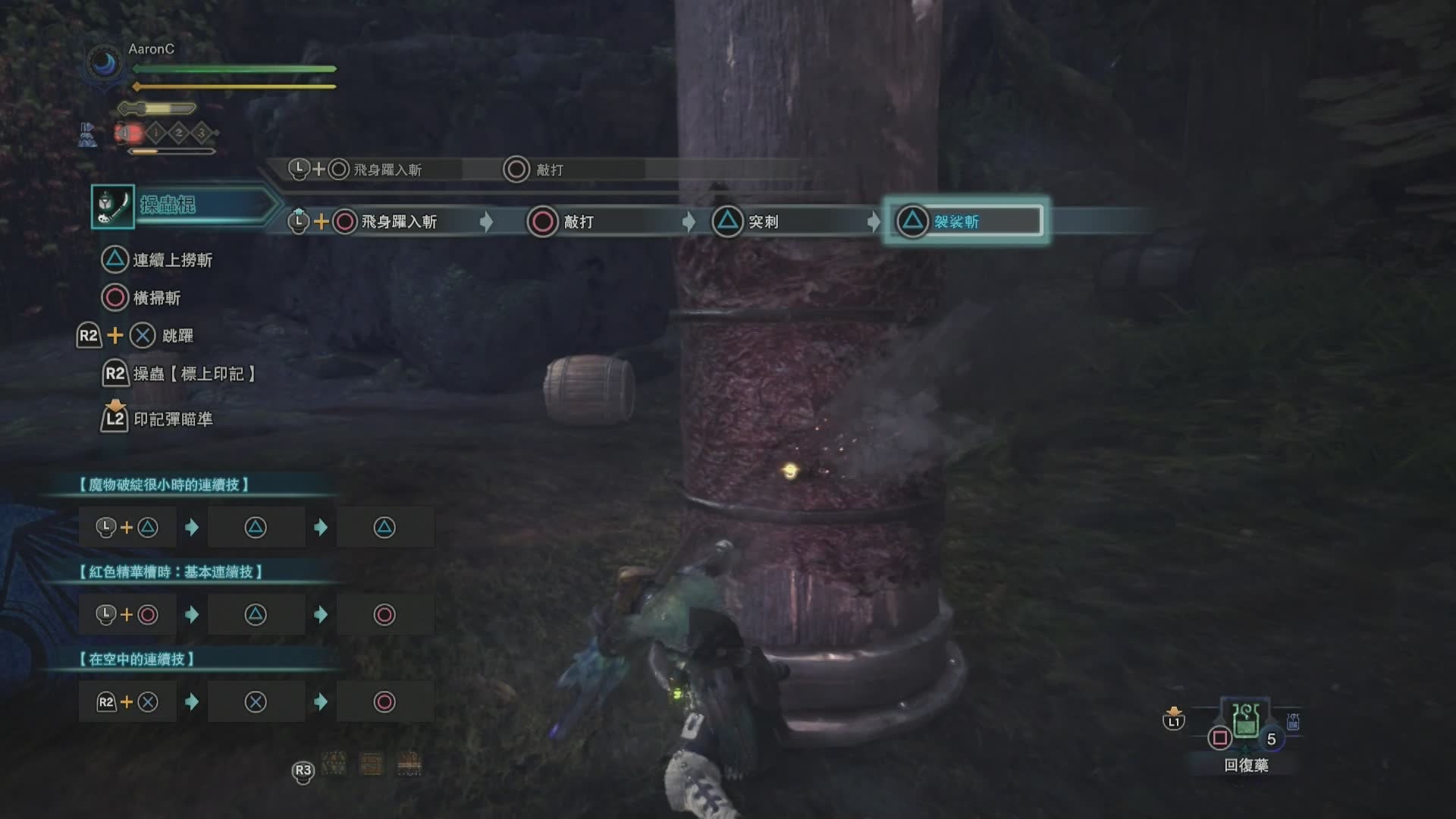Select the 操蟲棍 weapon header panel
The height and width of the screenshot is (819, 1456).
182,205
